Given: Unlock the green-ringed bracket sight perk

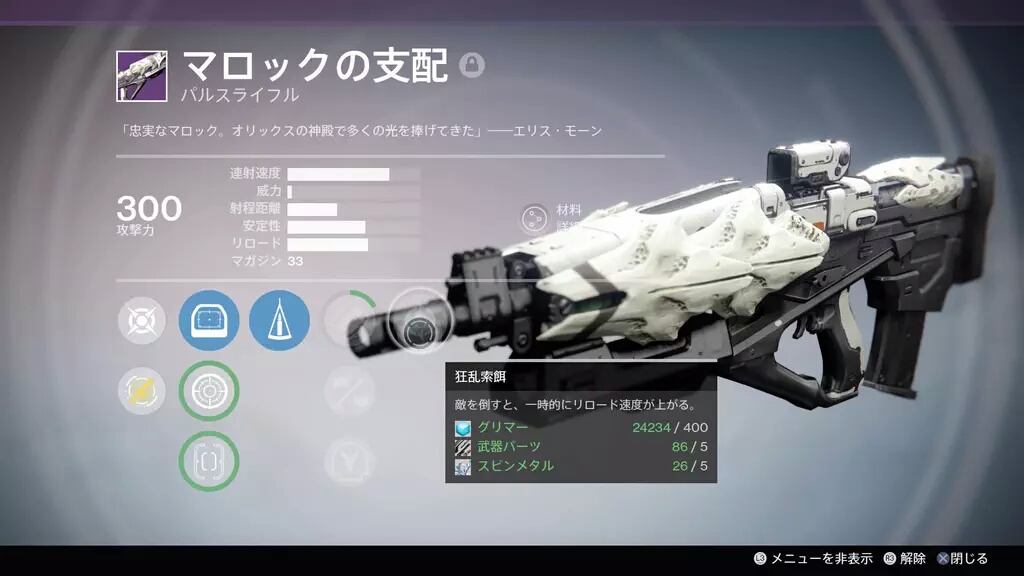Looking at the screenshot, I should (x=209, y=461).
